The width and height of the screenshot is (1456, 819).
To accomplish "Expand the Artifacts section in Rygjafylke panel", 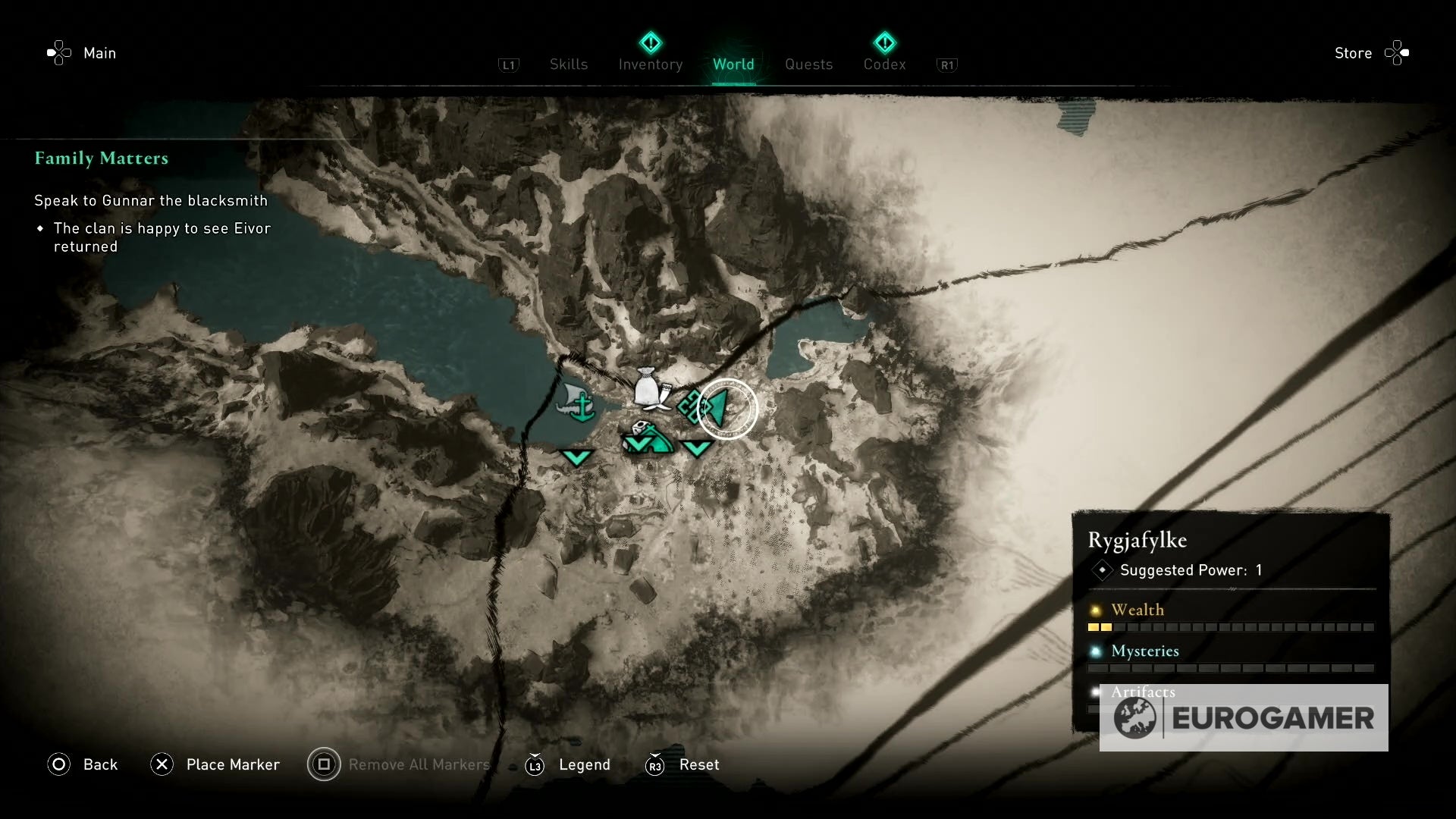I will 1142,692.
